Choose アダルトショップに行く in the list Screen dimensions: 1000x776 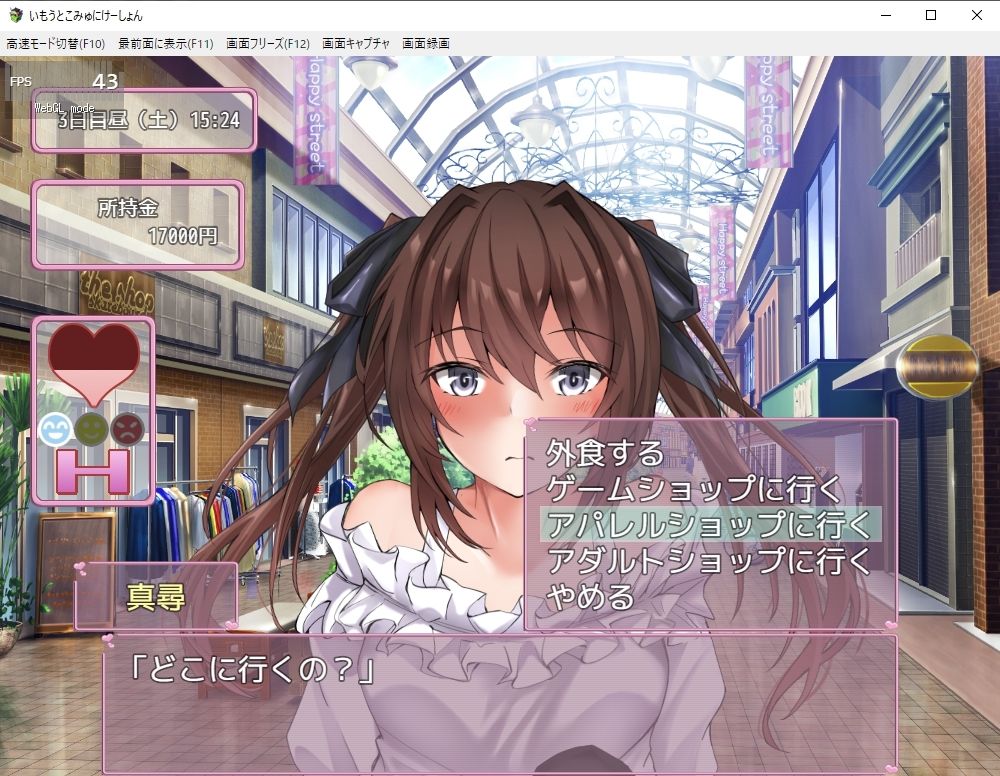coord(709,560)
